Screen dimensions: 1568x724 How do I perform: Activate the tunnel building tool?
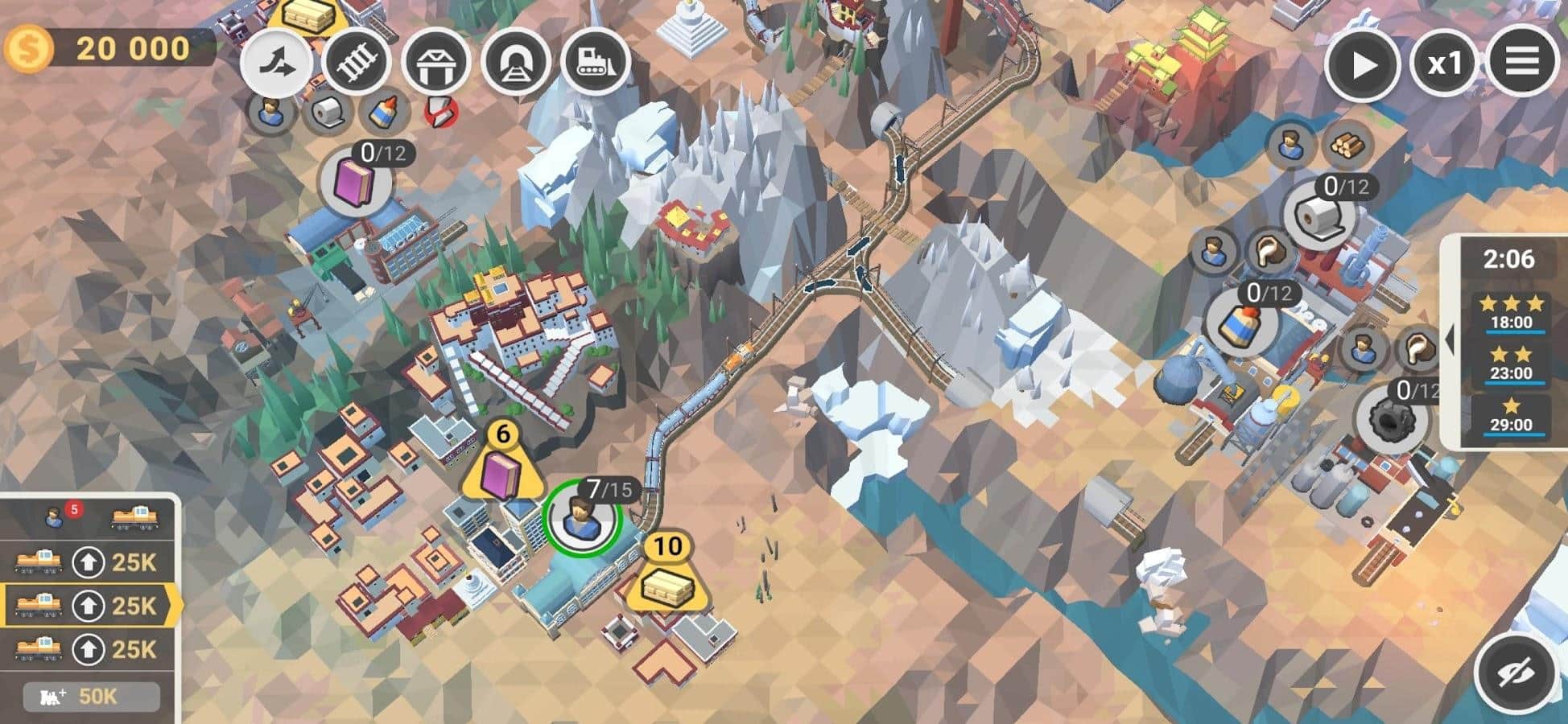click(x=515, y=62)
